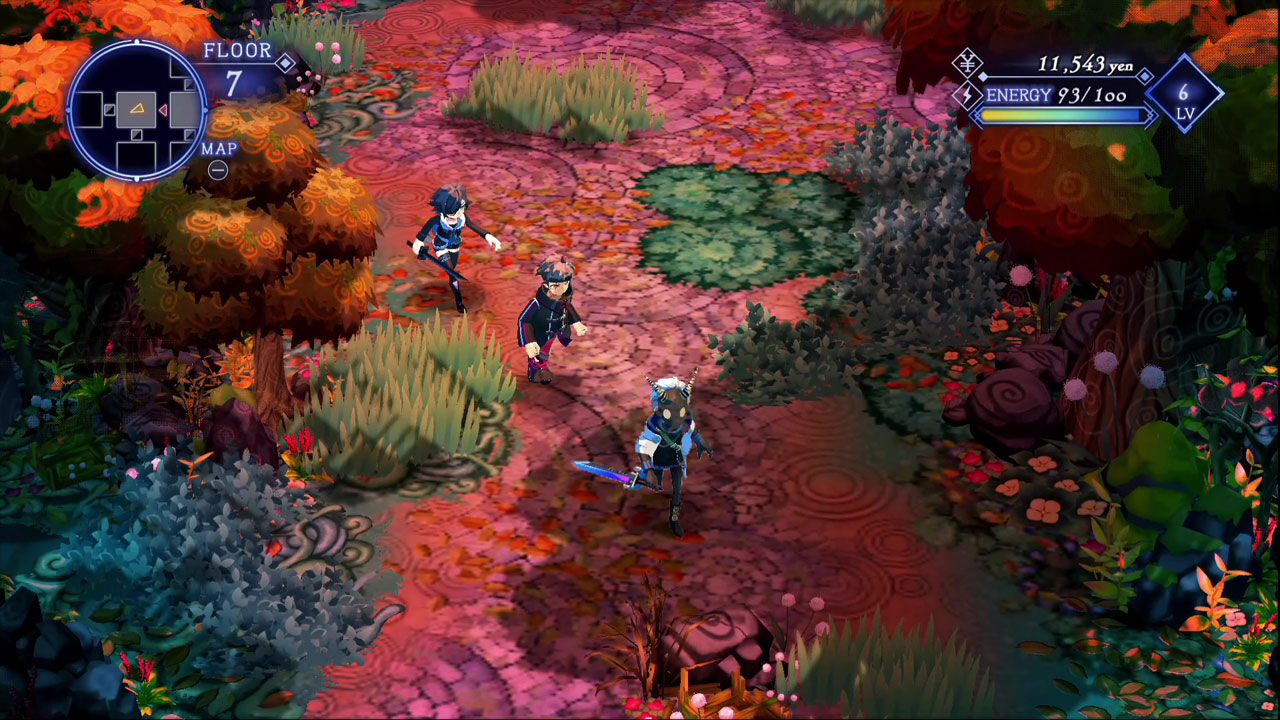
Task: Click the corner chevron on the right minimap room
Action: coord(188,84)
